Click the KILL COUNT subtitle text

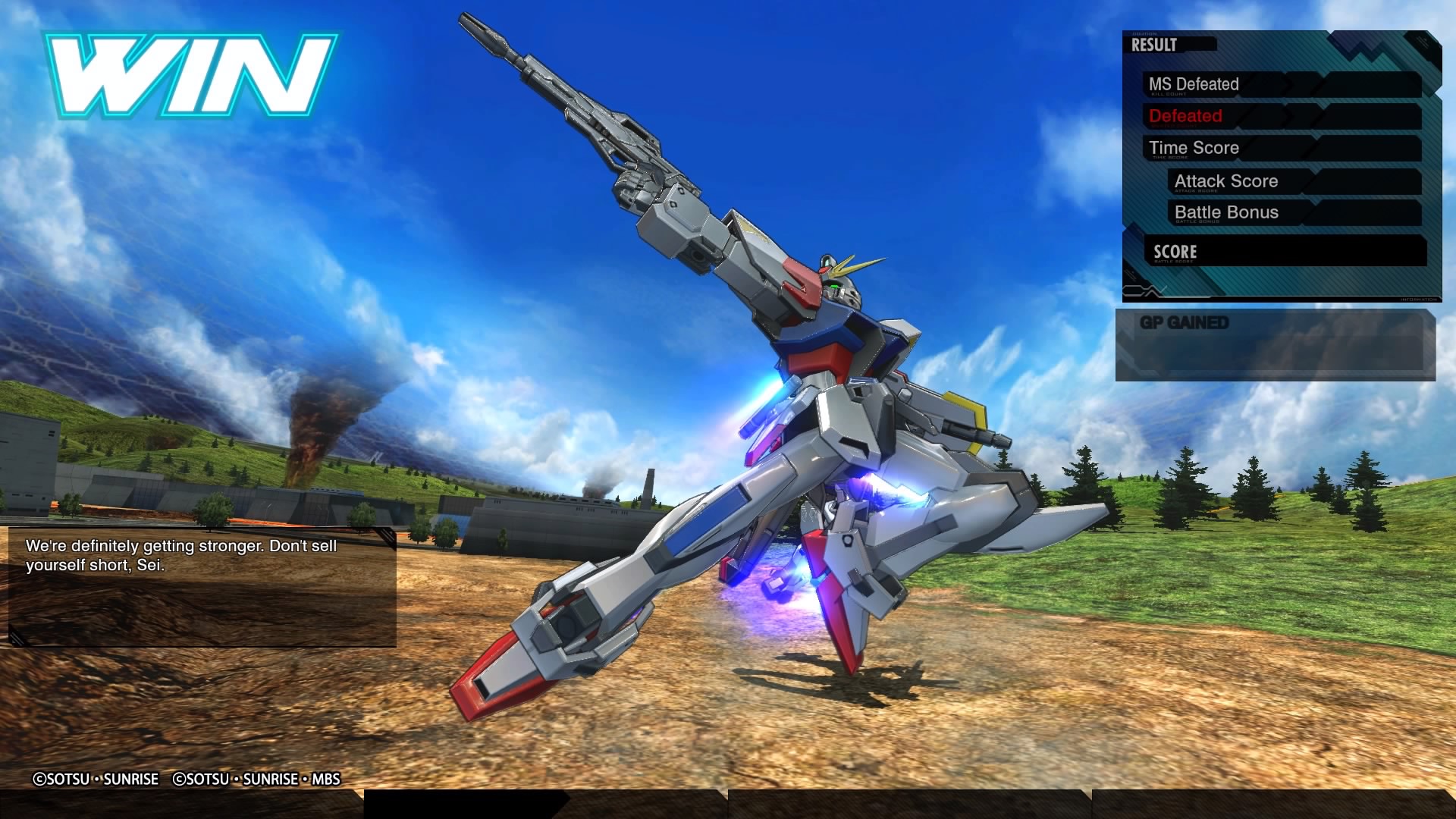(1168, 93)
